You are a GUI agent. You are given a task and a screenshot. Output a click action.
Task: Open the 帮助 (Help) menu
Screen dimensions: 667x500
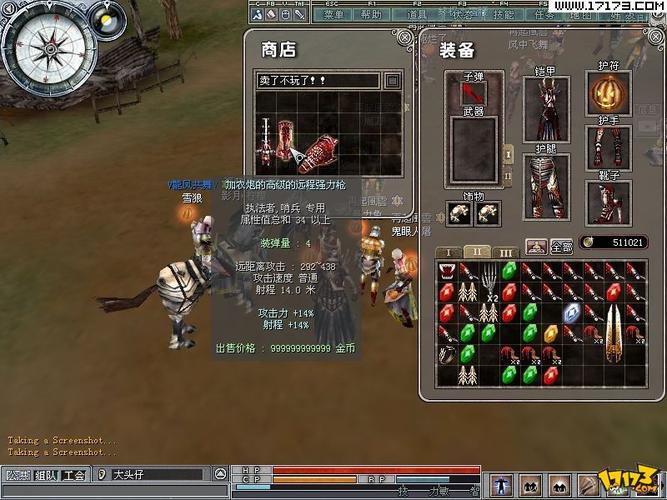pyautogui.click(x=371, y=15)
